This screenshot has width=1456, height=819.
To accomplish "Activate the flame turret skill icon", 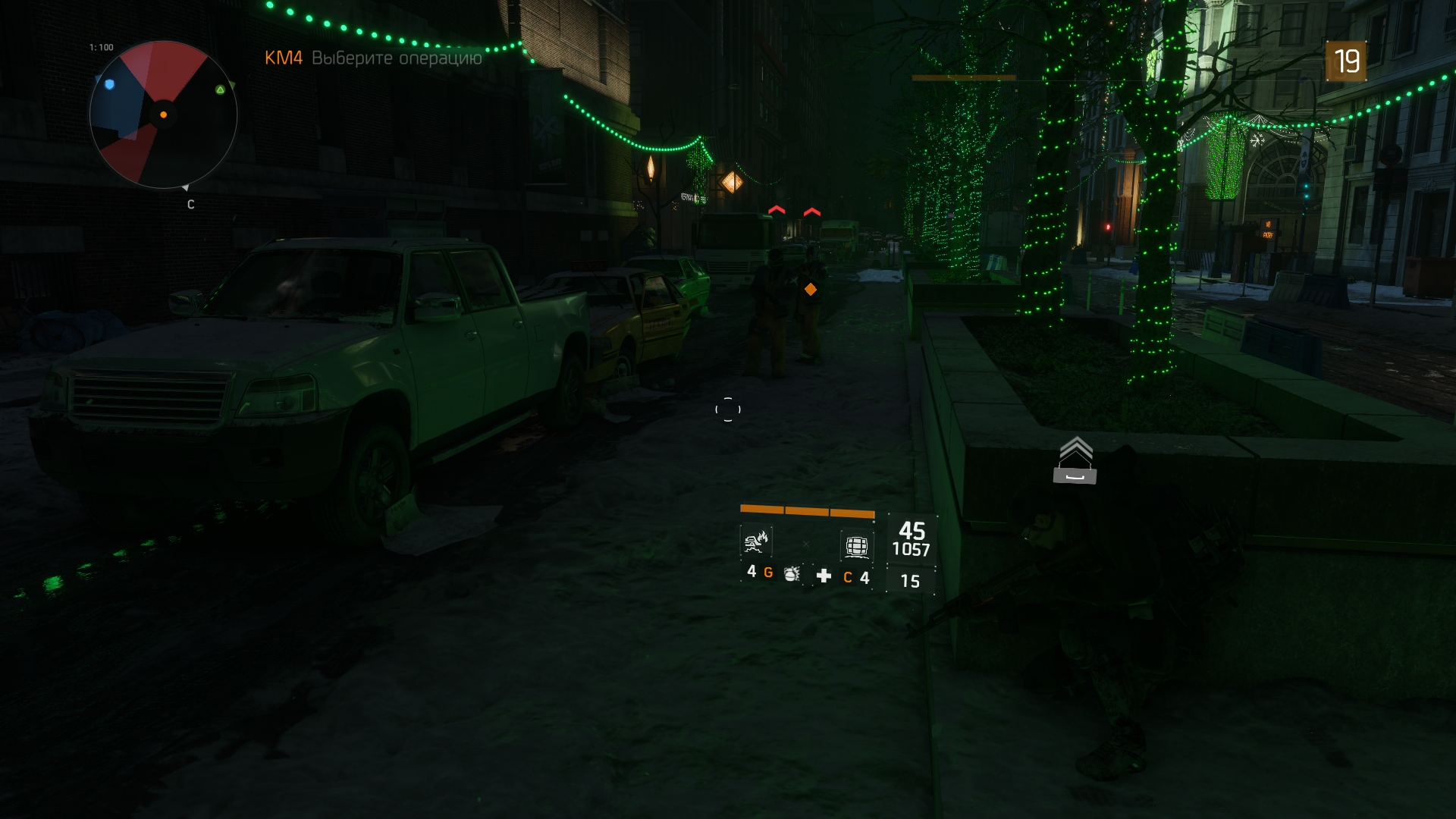I will pos(756,541).
